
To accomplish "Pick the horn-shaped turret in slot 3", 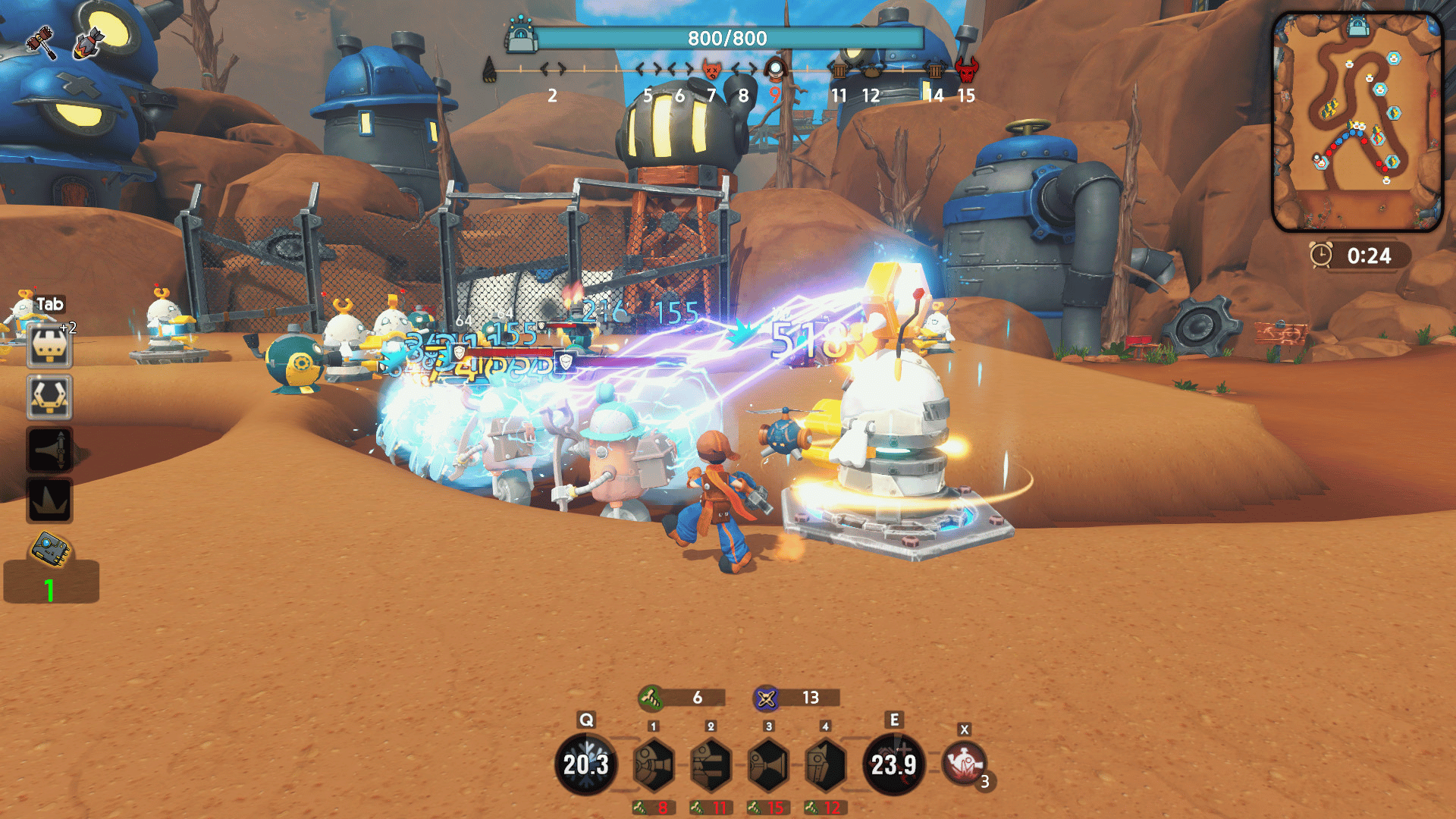I will click(768, 765).
